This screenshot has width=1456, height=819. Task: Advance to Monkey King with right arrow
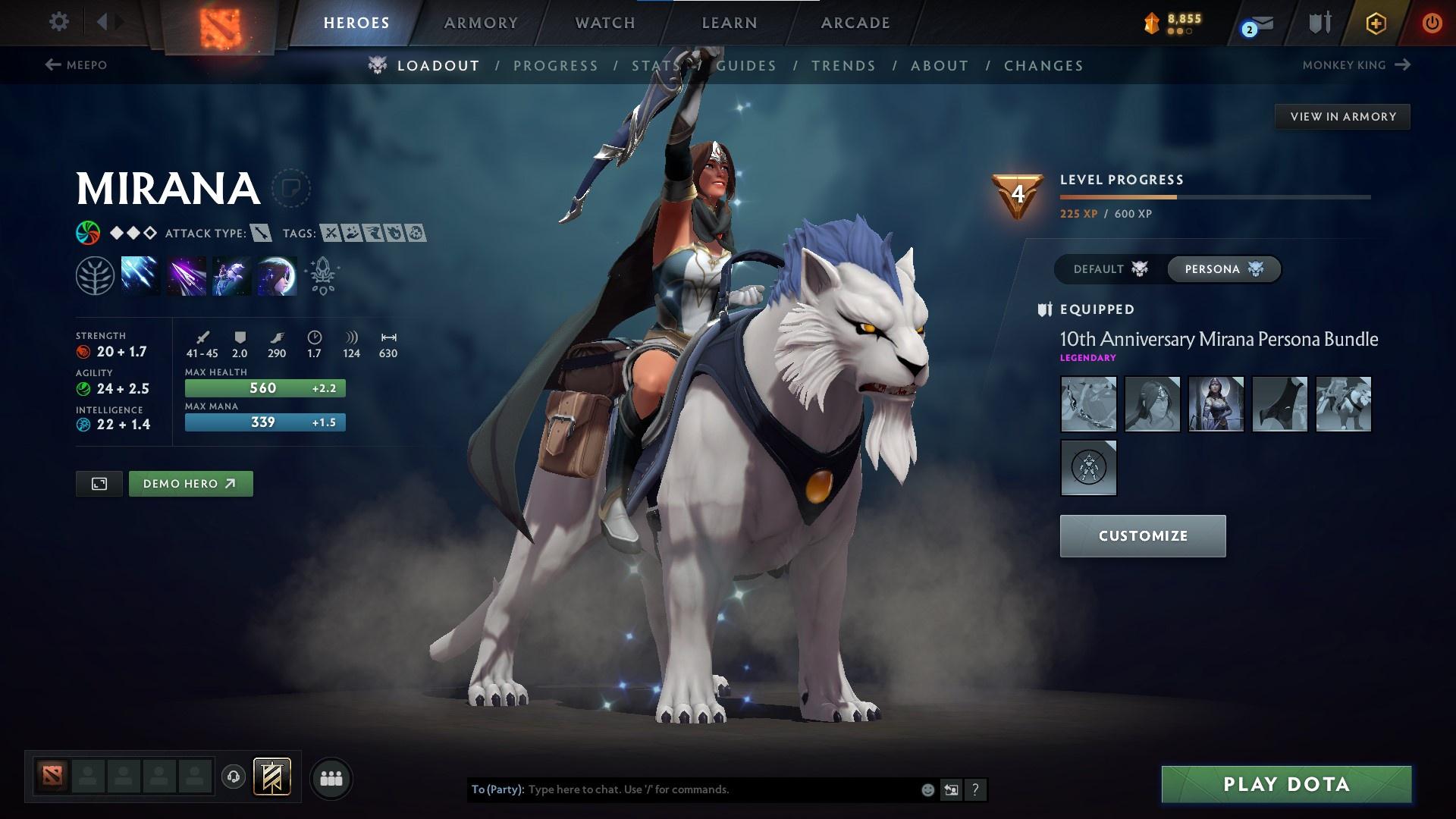pos(1401,65)
